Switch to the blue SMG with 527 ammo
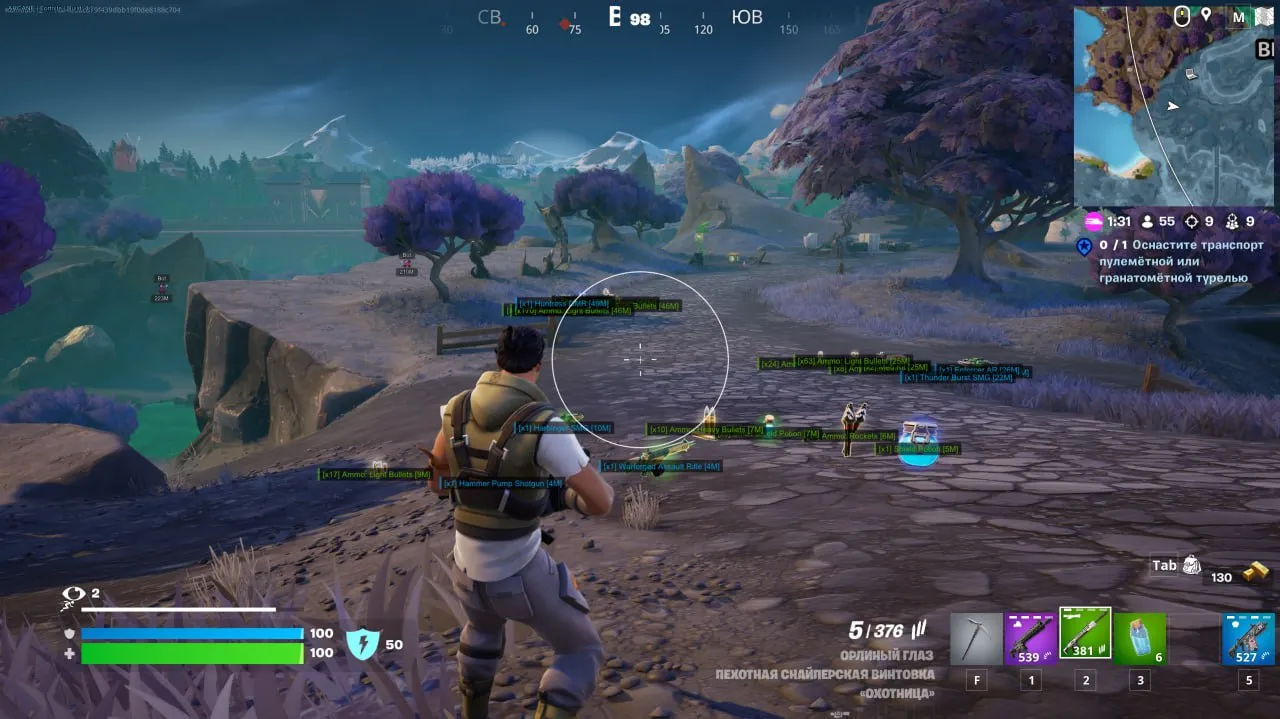 pos(1248,639)
